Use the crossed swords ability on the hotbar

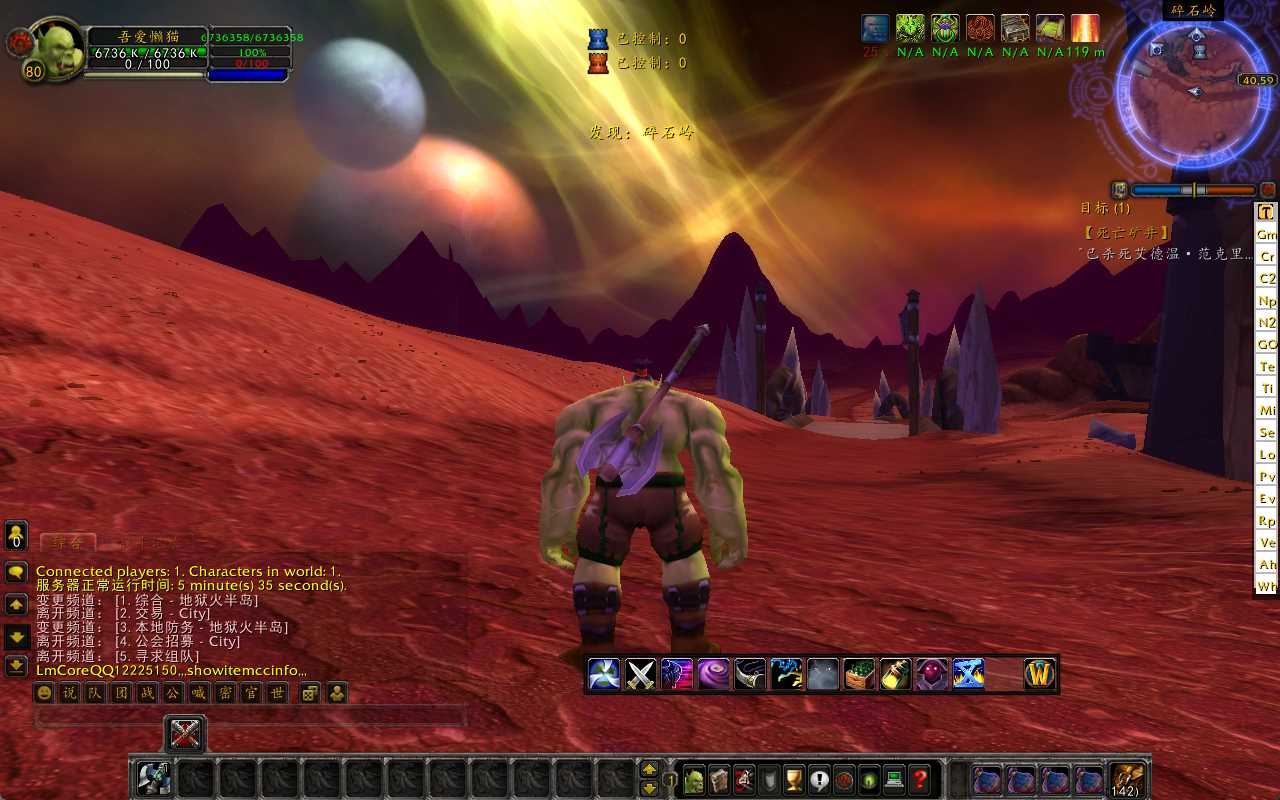pos(640,674)
